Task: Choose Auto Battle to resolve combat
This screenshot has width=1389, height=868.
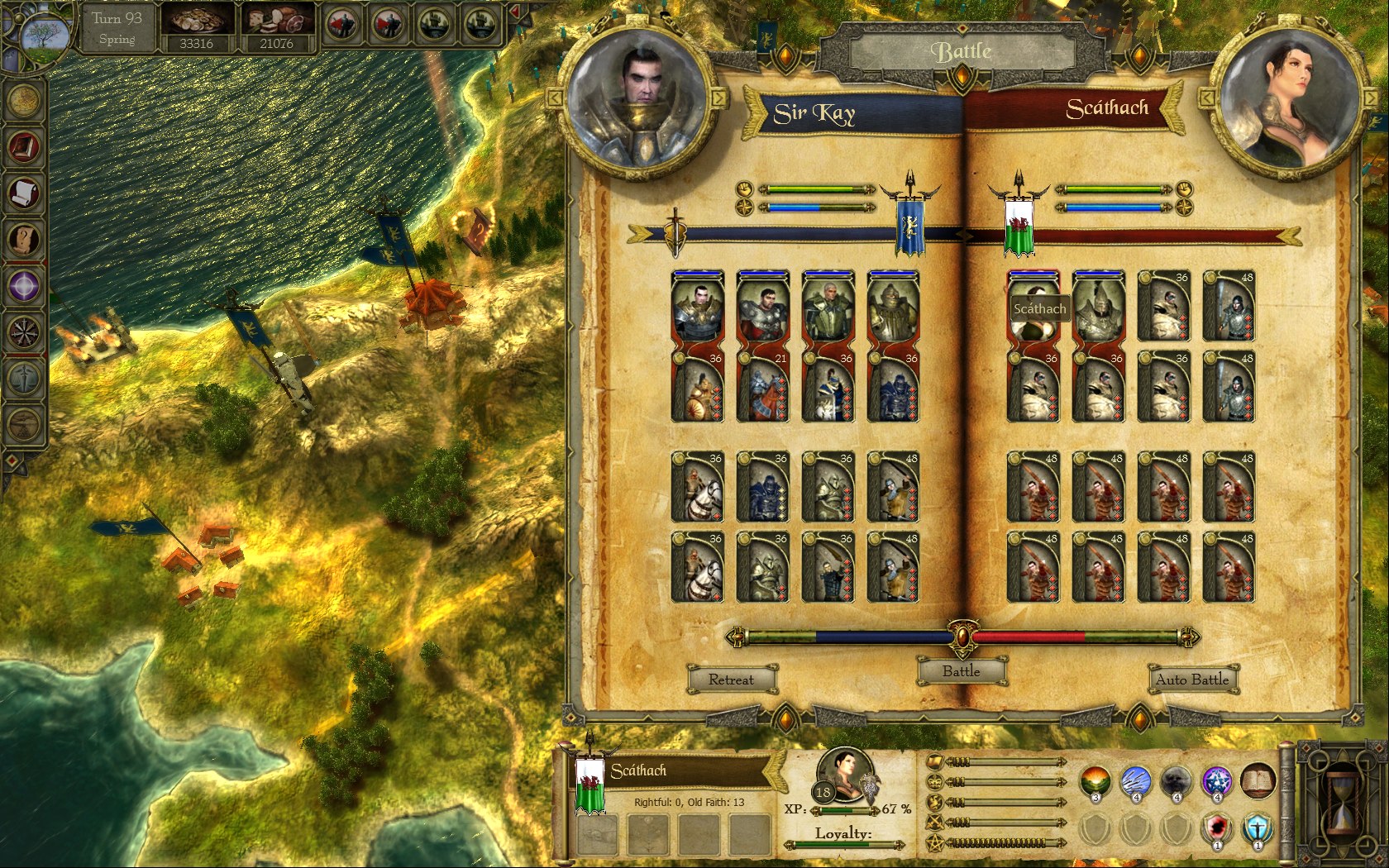Action: [1192, 680]
